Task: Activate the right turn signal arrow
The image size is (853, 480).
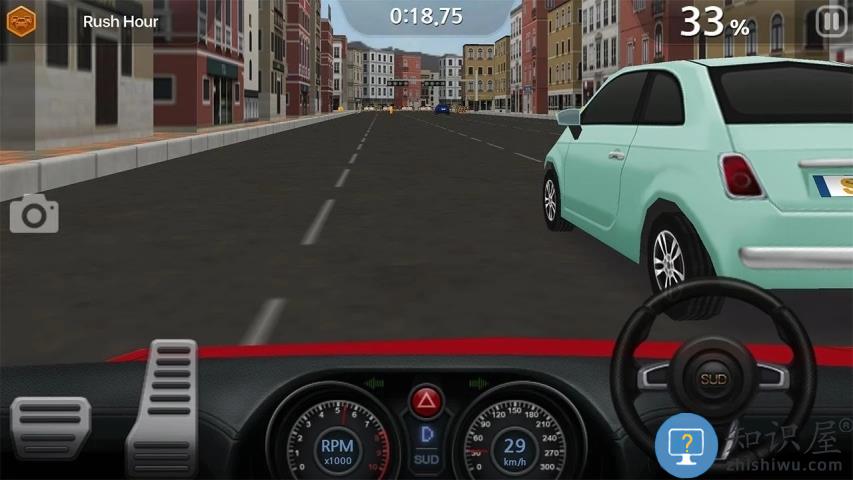Action: 477,382
